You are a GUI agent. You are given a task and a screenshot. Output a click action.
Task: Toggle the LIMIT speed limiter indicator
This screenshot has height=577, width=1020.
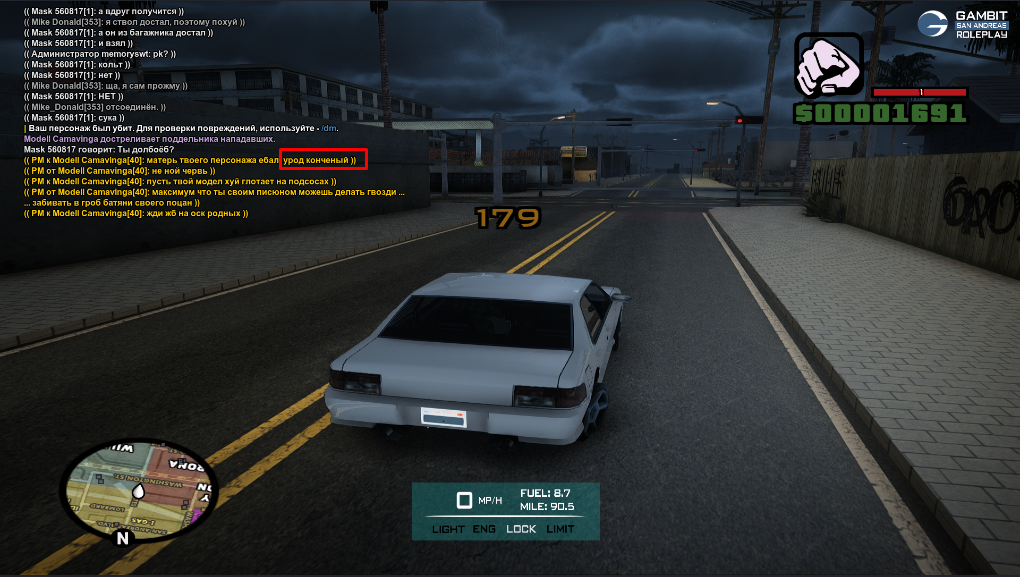pos(561,528)
